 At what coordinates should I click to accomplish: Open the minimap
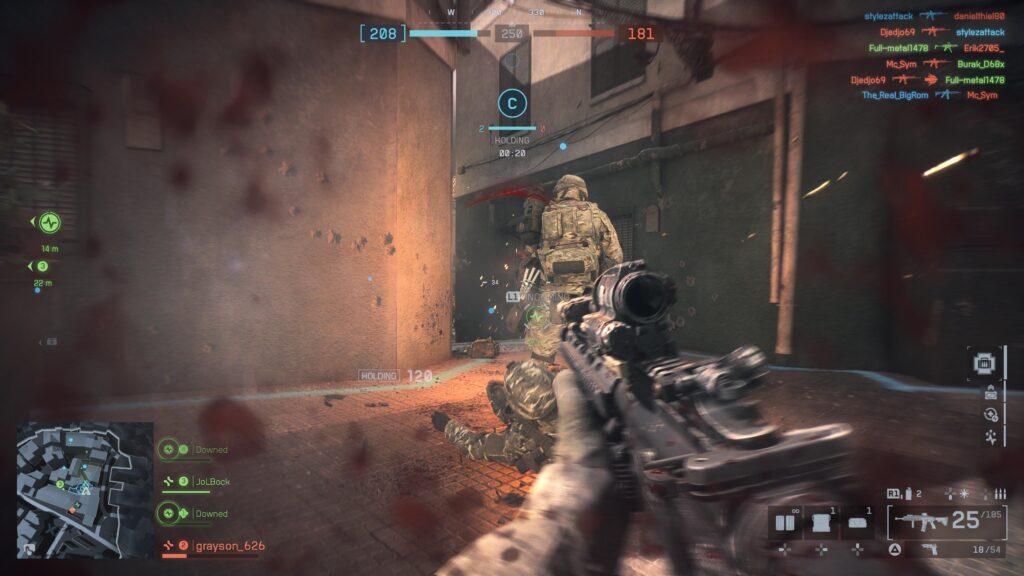[x=85, y=475]
